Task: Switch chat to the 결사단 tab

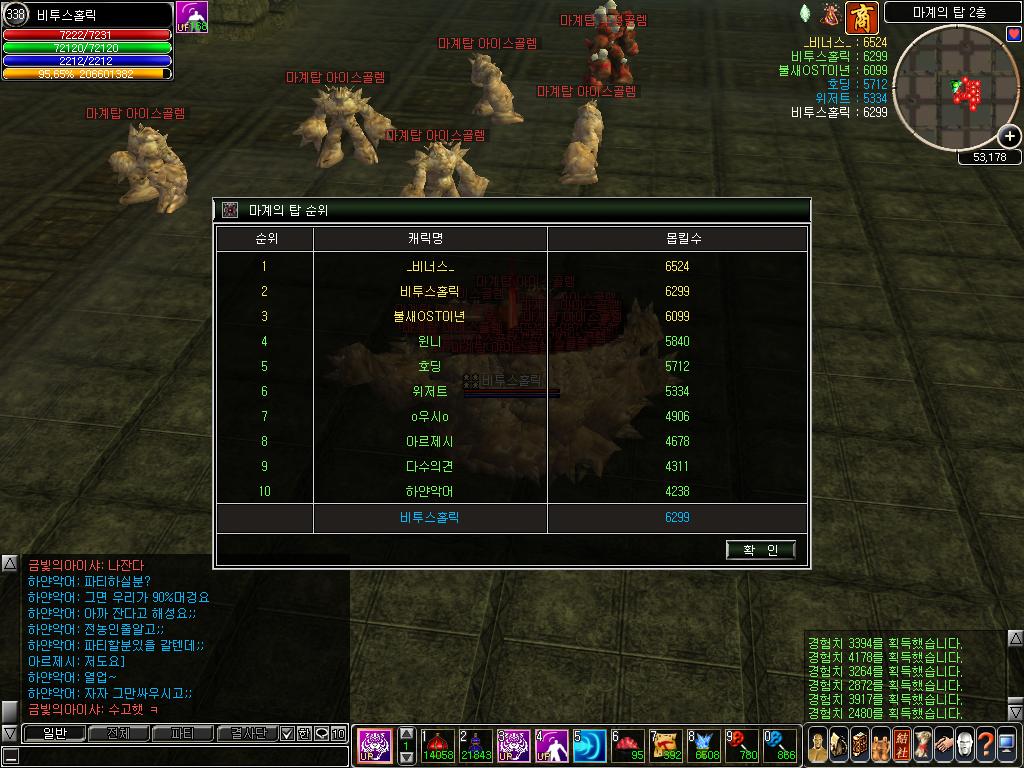Action: coord(247,734)
